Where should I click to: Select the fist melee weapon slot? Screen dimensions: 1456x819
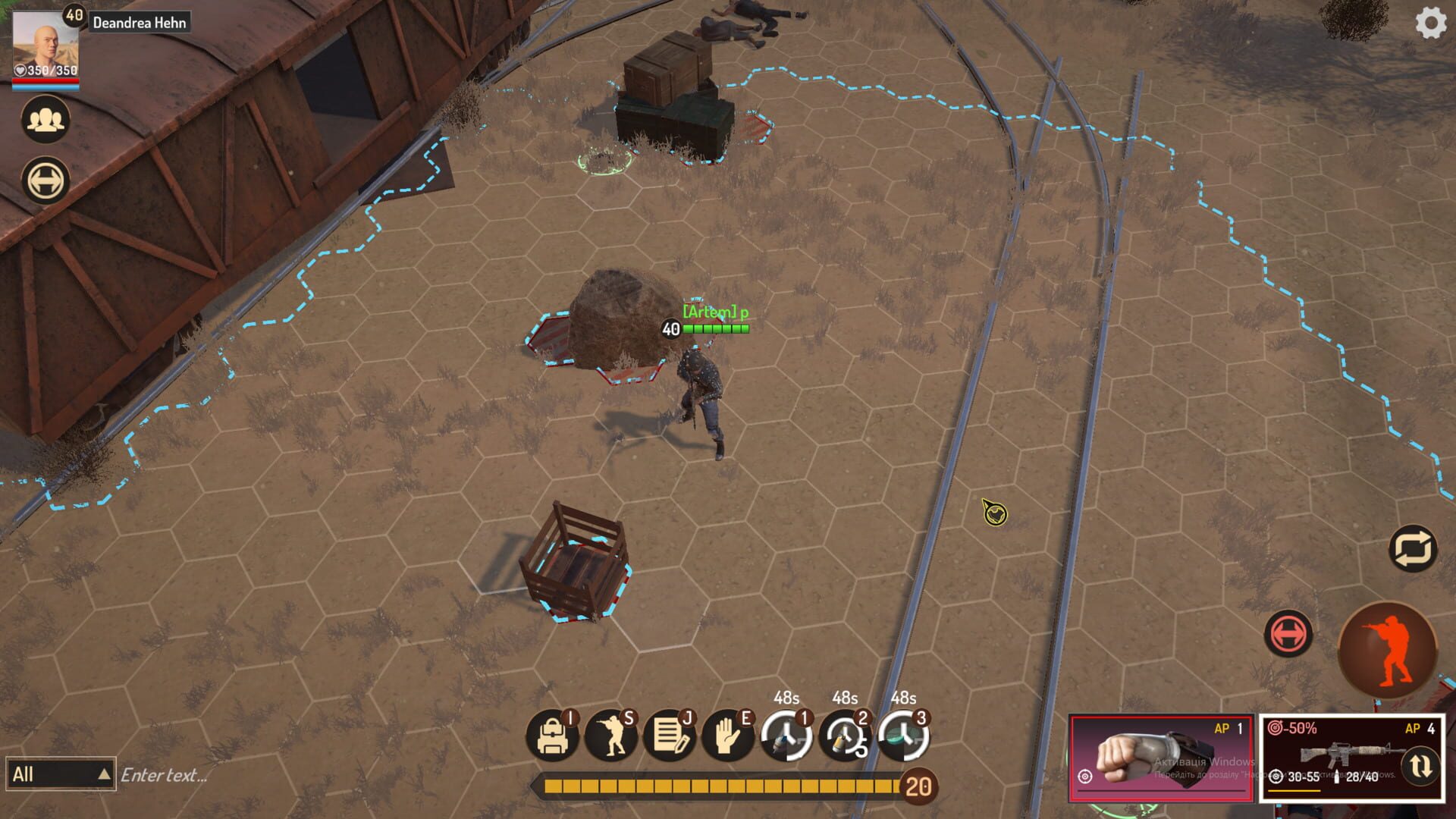tap(1160, 758)
